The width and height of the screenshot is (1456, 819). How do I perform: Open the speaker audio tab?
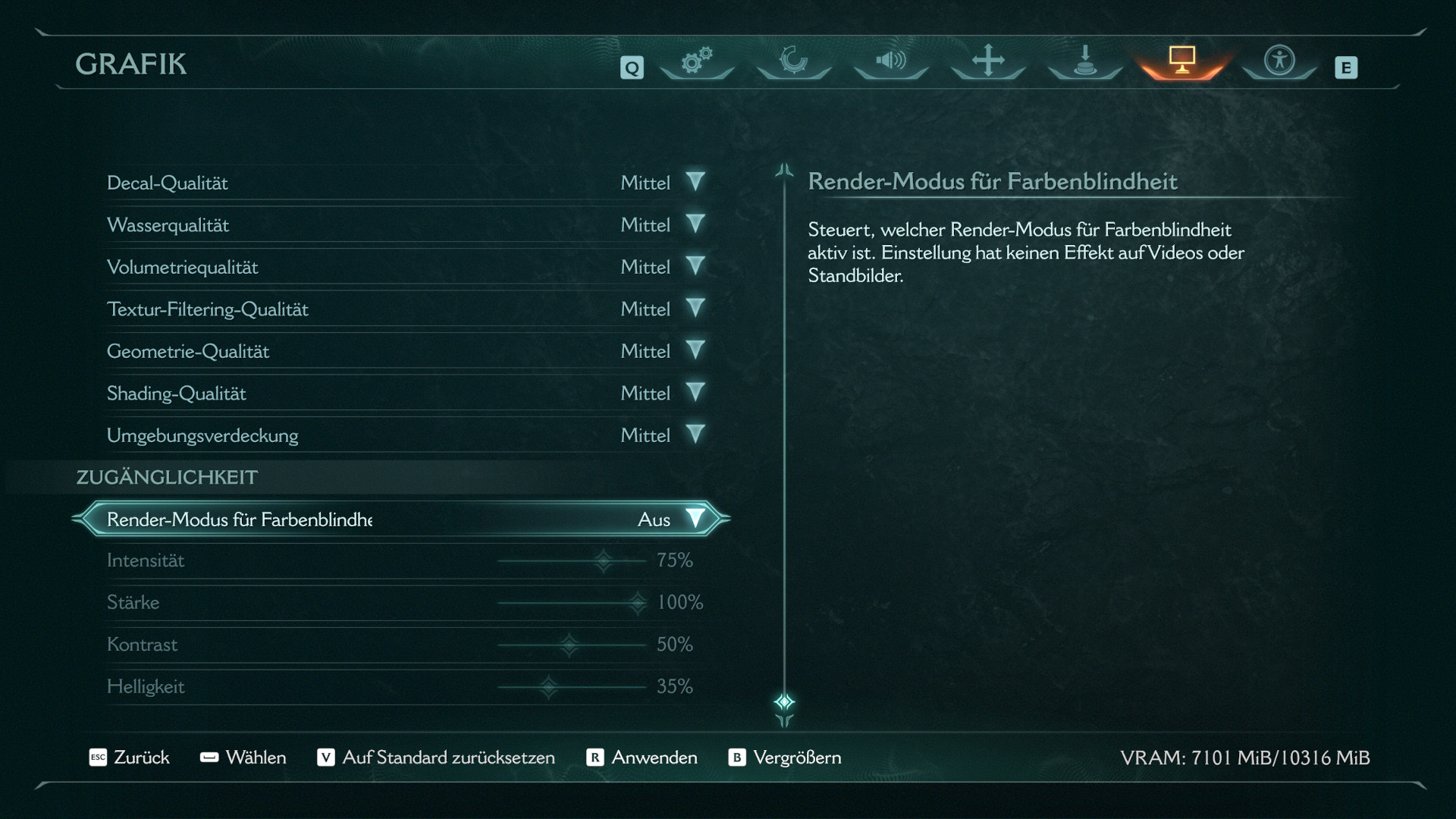(x=890, y=61)
